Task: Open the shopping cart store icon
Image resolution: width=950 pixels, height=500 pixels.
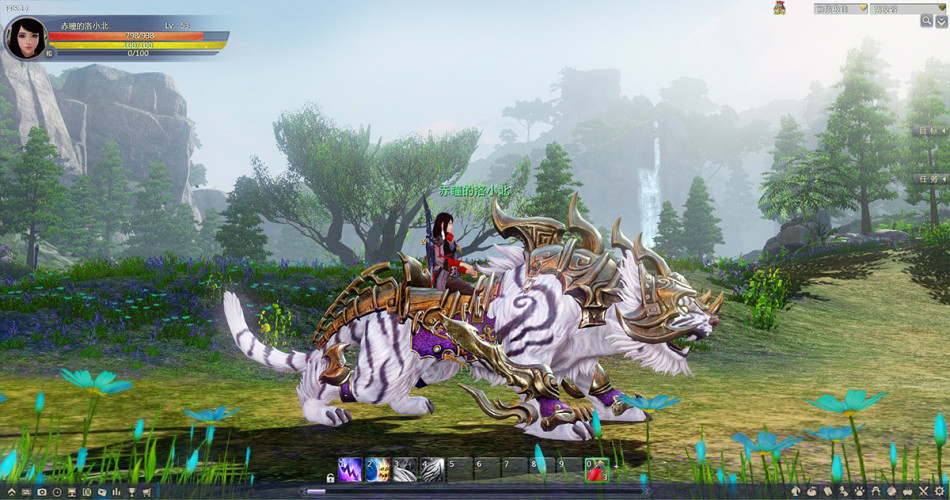Action: pos(146,492)
